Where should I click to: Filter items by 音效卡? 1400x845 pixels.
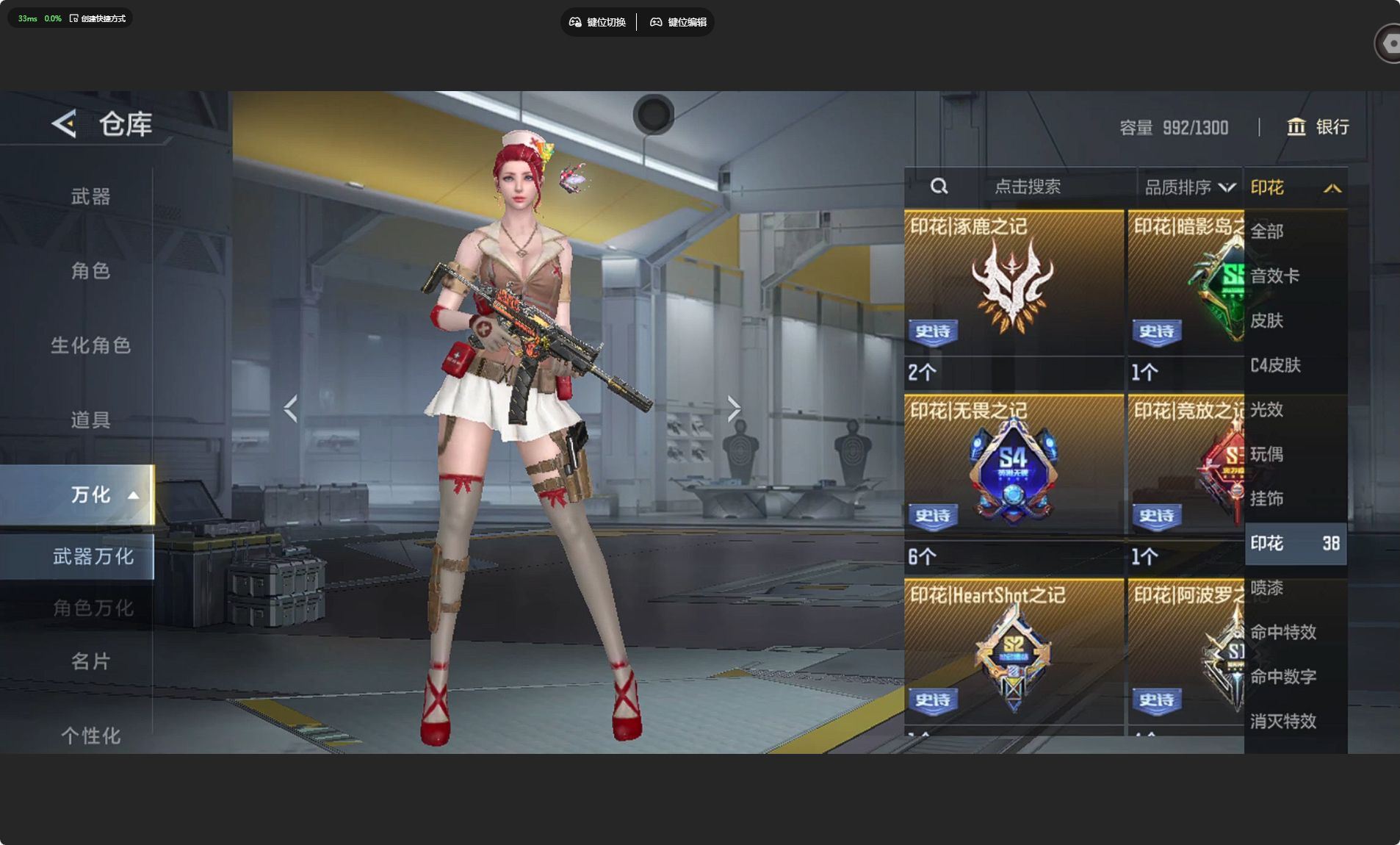tap(1274, 276)
